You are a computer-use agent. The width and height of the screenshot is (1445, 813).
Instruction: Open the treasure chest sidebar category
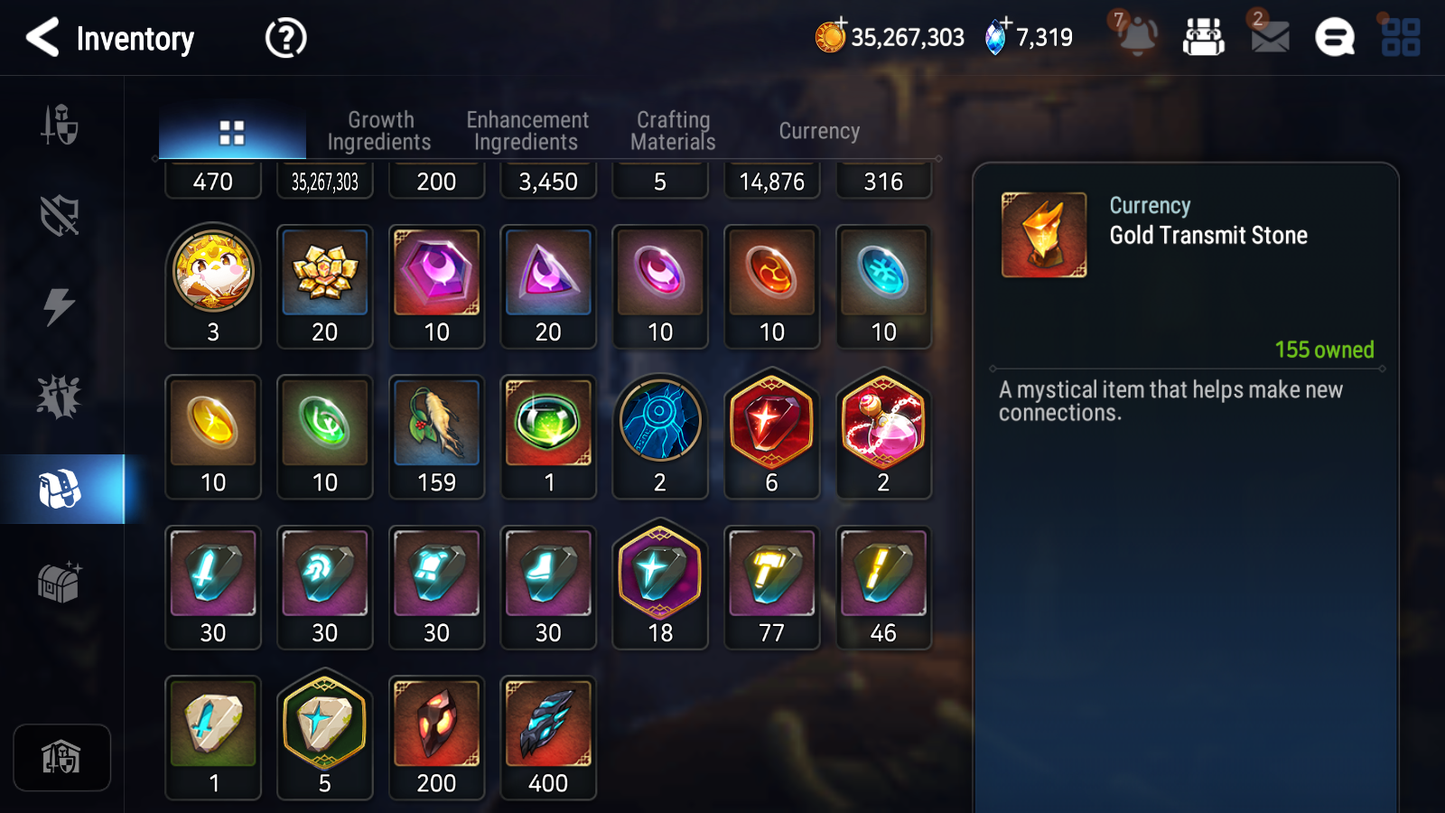click(60, 581)
